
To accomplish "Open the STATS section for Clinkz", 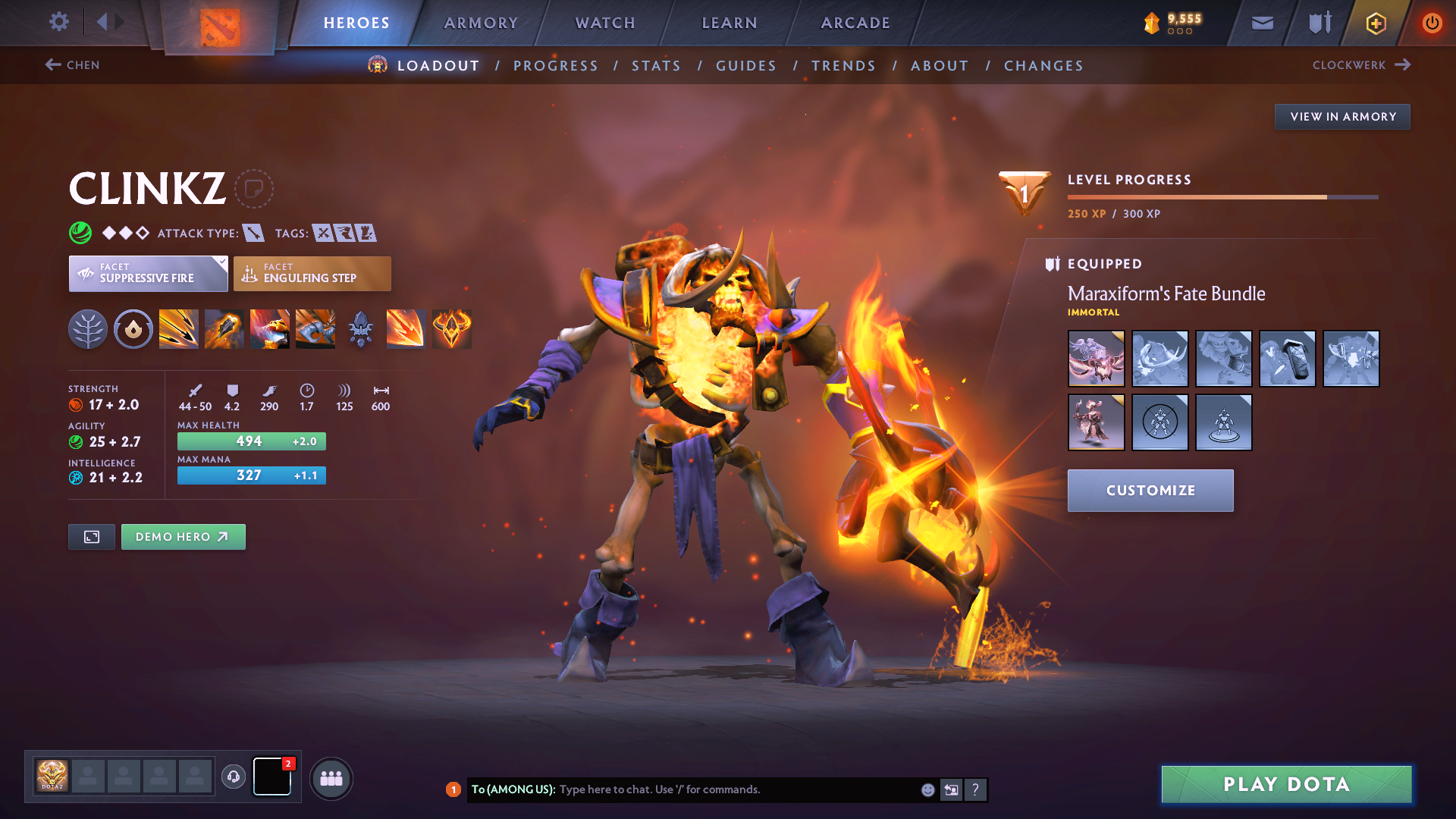I will click(656, 66).
